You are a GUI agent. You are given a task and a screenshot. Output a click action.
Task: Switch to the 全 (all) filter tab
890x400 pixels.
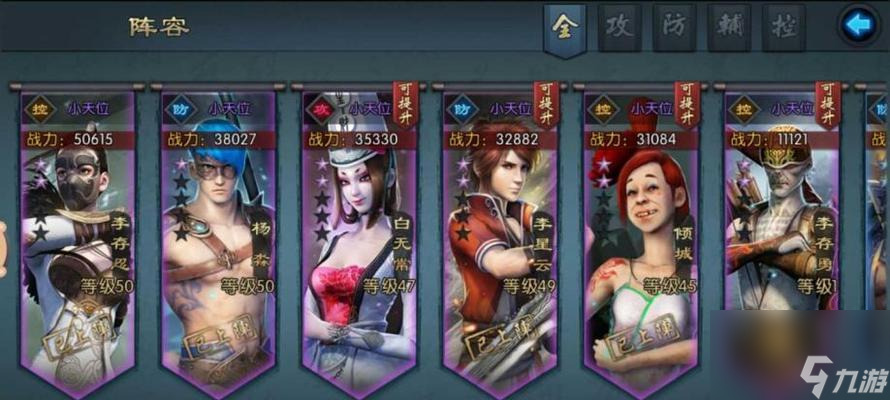[x=564, y=27]
